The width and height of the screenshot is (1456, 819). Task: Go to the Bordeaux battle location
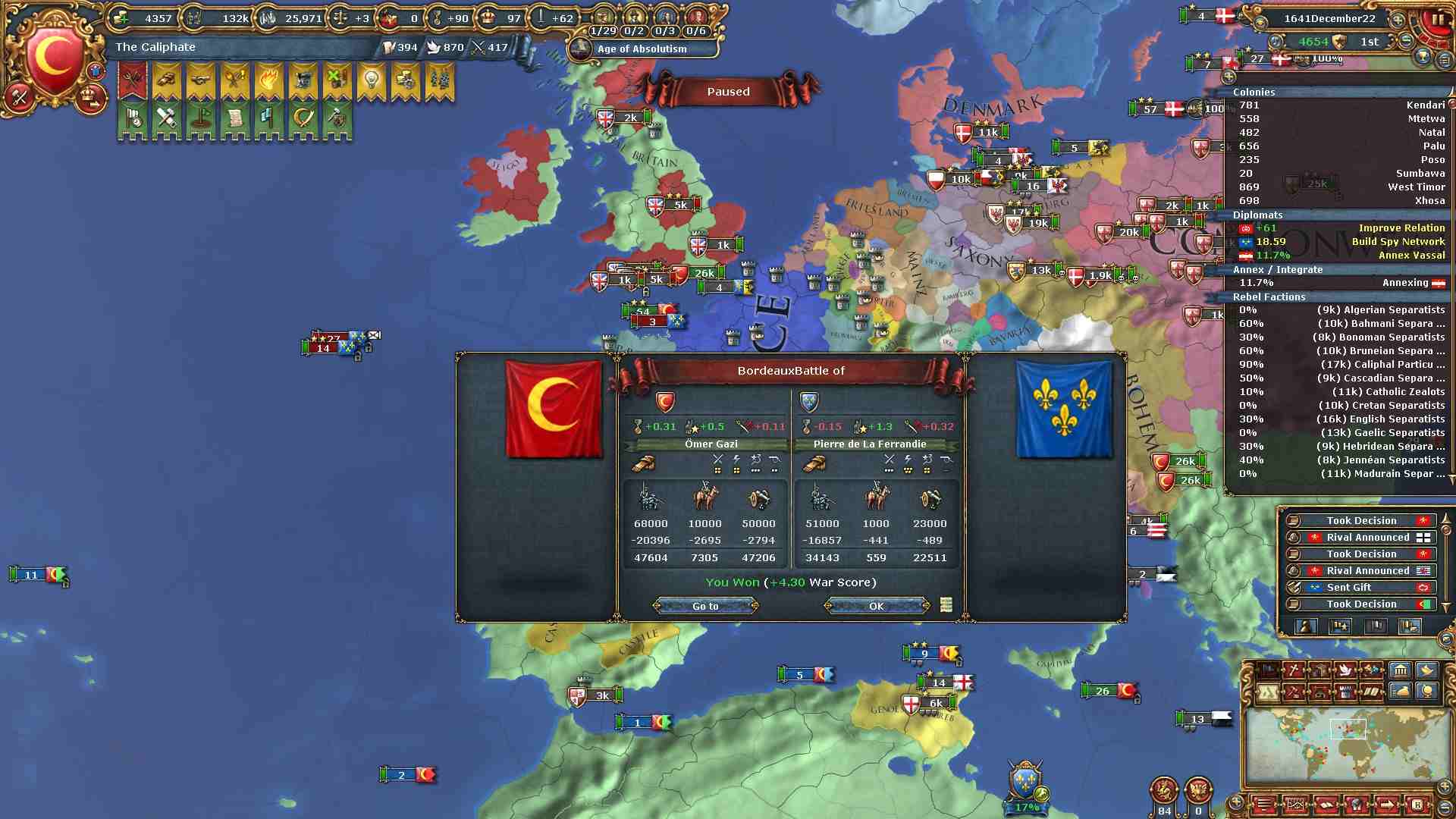(x=705, y=606)
